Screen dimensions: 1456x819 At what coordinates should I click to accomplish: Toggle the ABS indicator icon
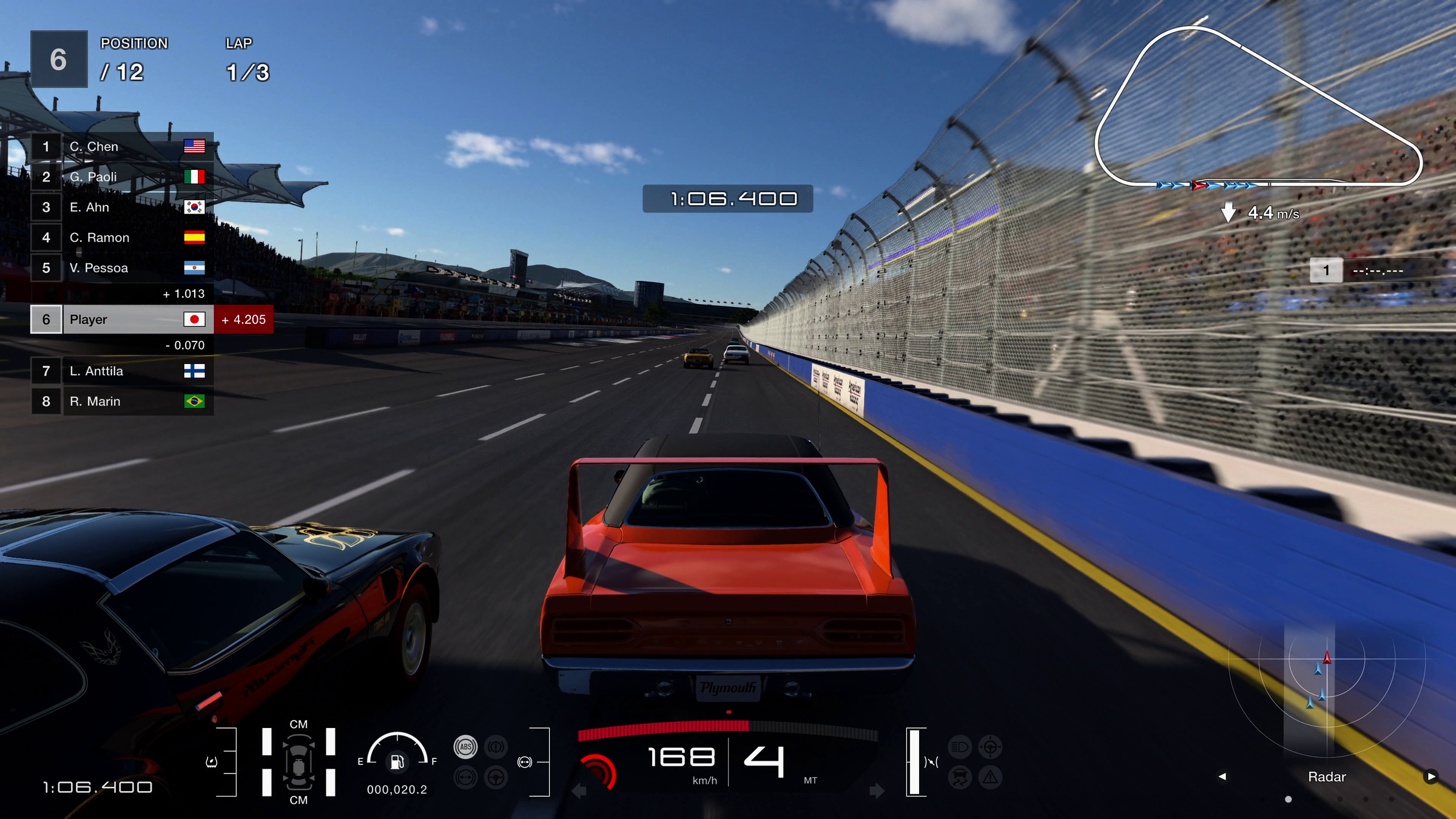click(466, 747)
